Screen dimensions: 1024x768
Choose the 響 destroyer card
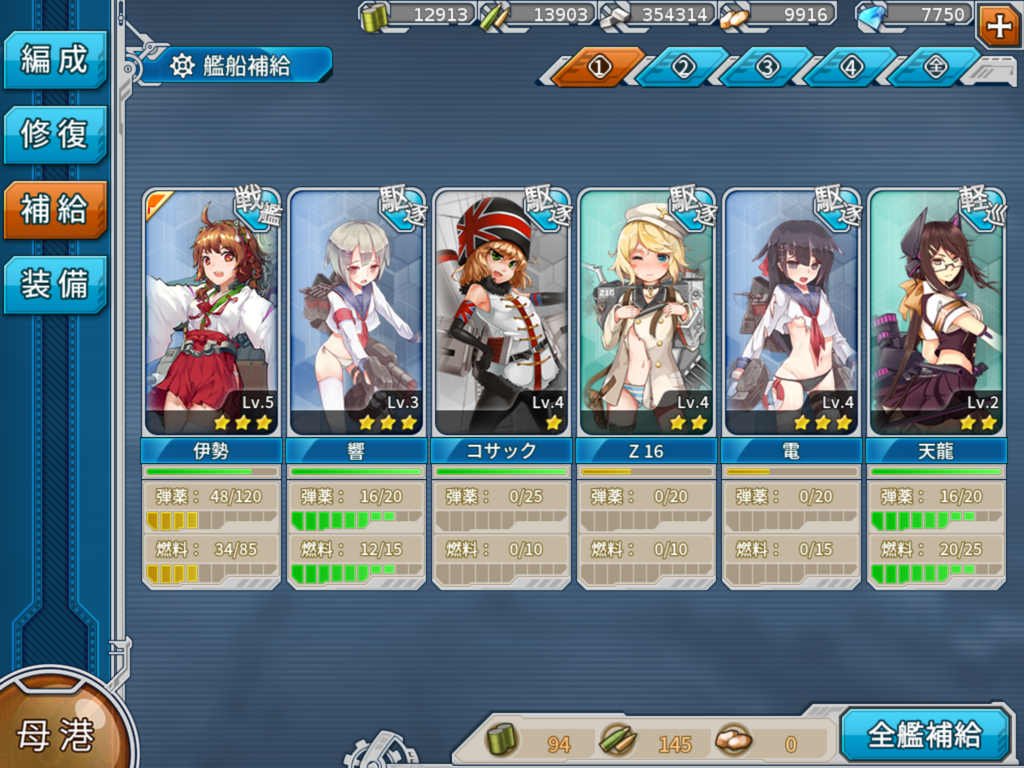coord(356,312)
